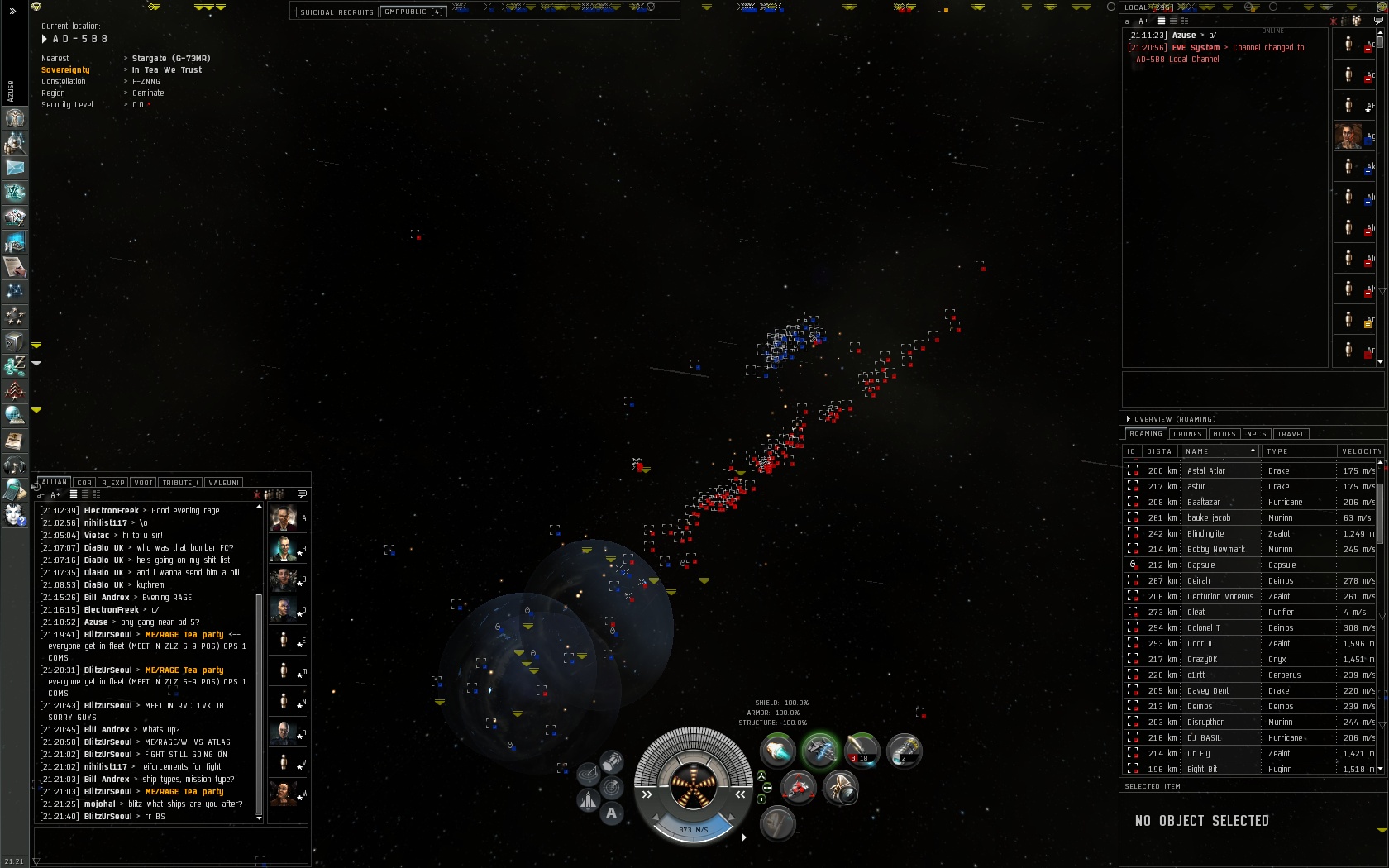
Task: Toggle the glowing green afterburner module
Action: point(819,751)
